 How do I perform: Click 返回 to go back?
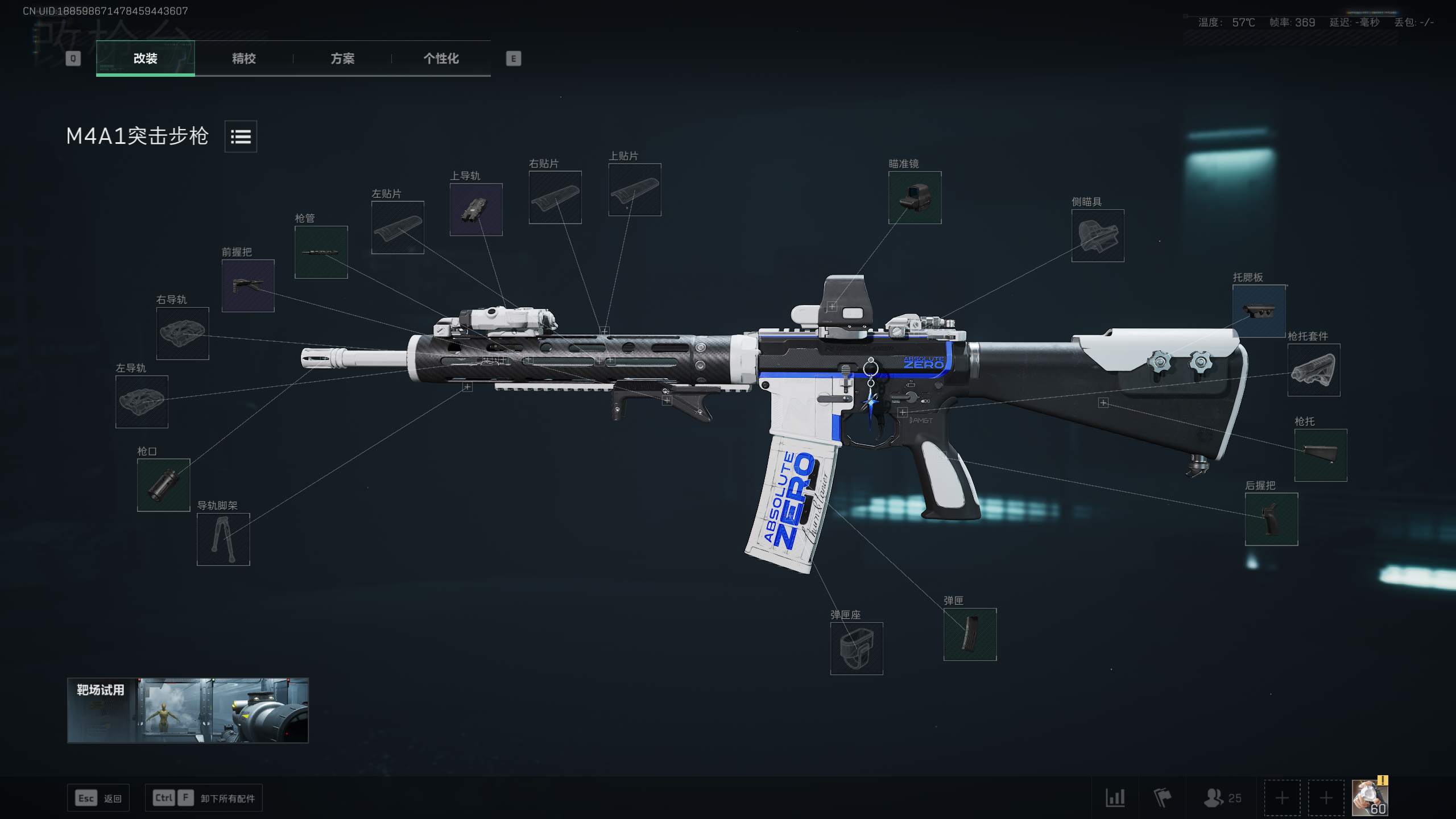[98, 797]
